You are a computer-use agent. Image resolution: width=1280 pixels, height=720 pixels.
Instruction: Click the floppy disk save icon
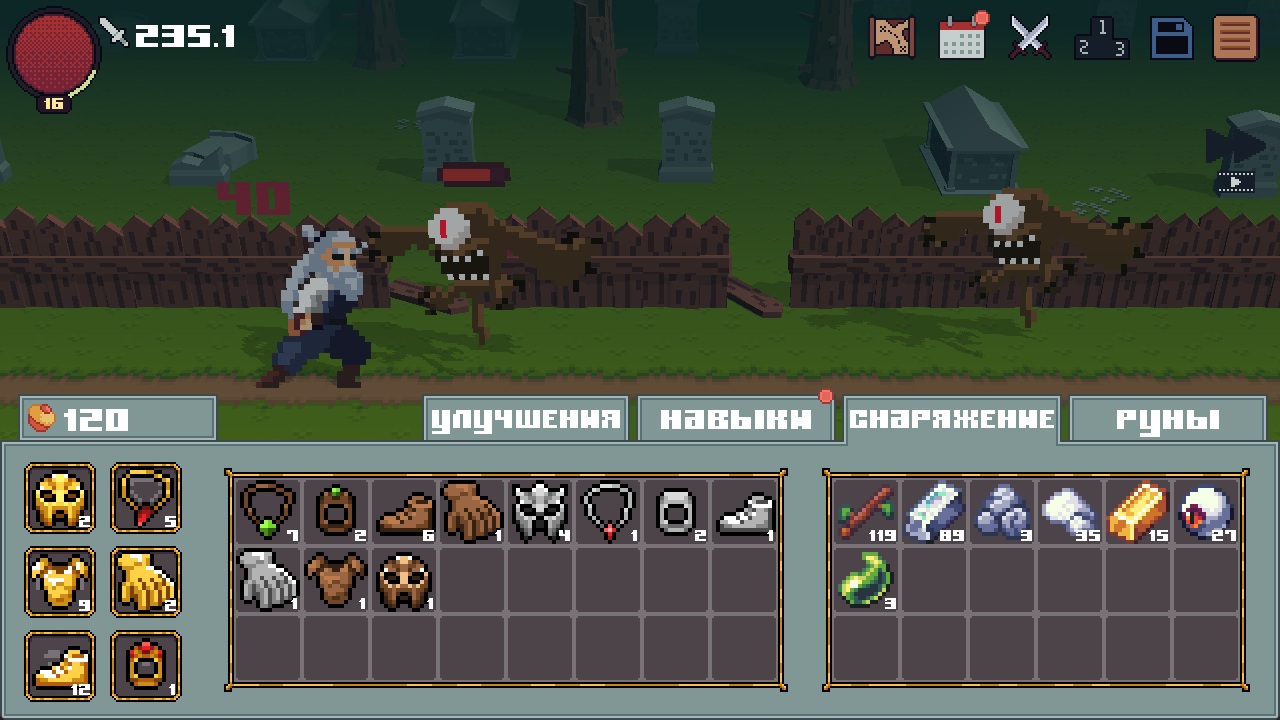coord(1171,38)
